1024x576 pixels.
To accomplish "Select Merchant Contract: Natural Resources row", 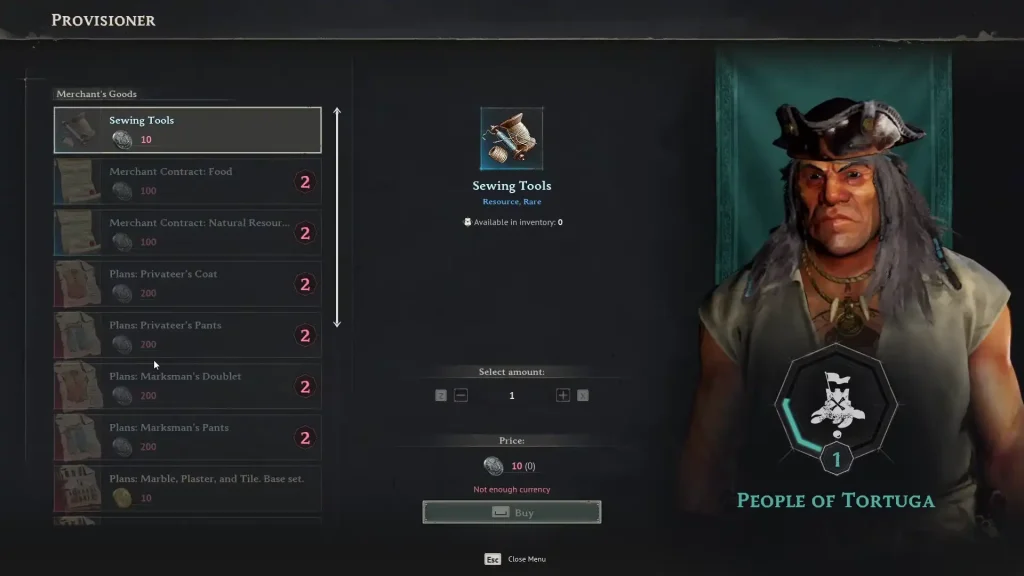I will 187,232.
